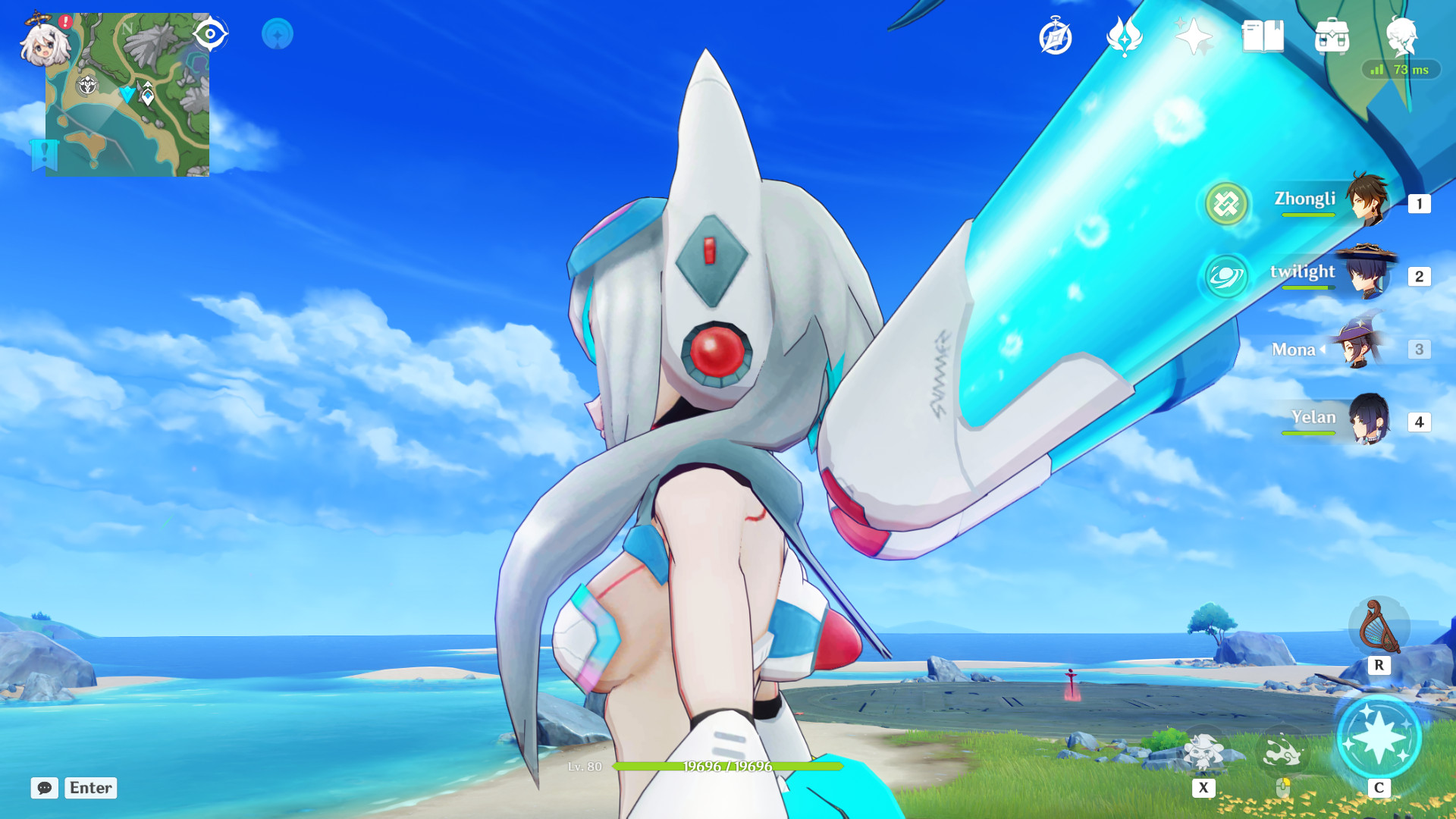Click the Enter chat input field
Image resolution: width=1456 pixels, height=819 pixels.
[89, 788]
